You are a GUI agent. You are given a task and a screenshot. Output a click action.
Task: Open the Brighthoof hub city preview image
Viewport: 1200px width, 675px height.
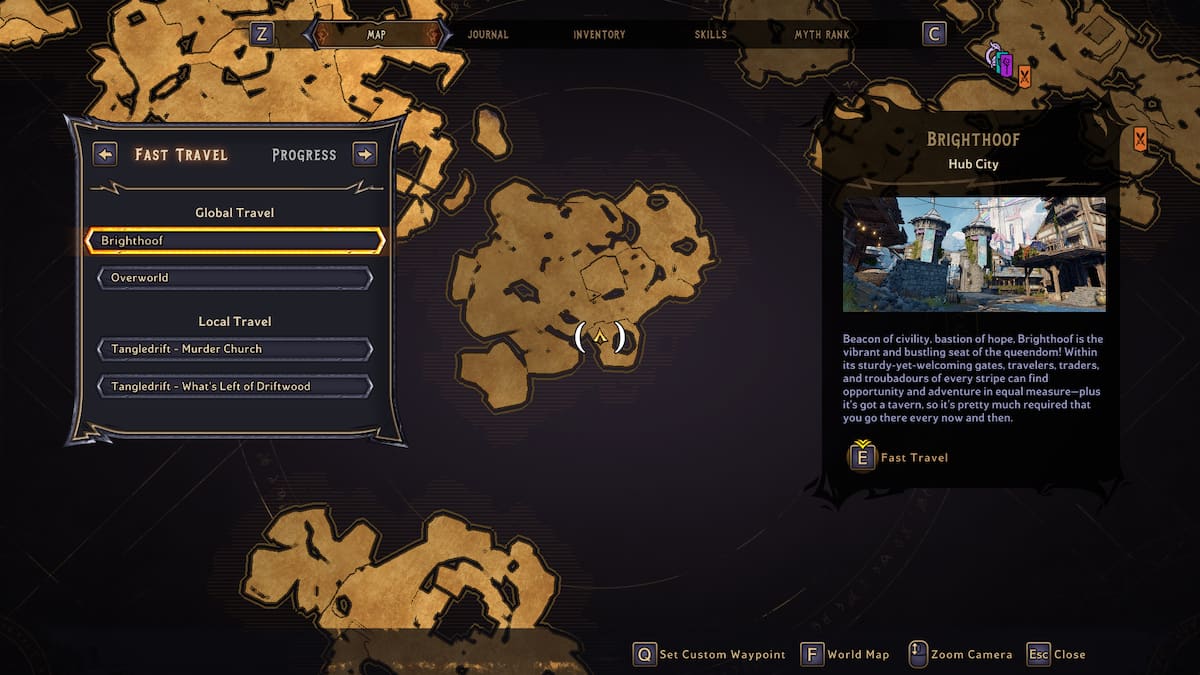tap(974, 254)
